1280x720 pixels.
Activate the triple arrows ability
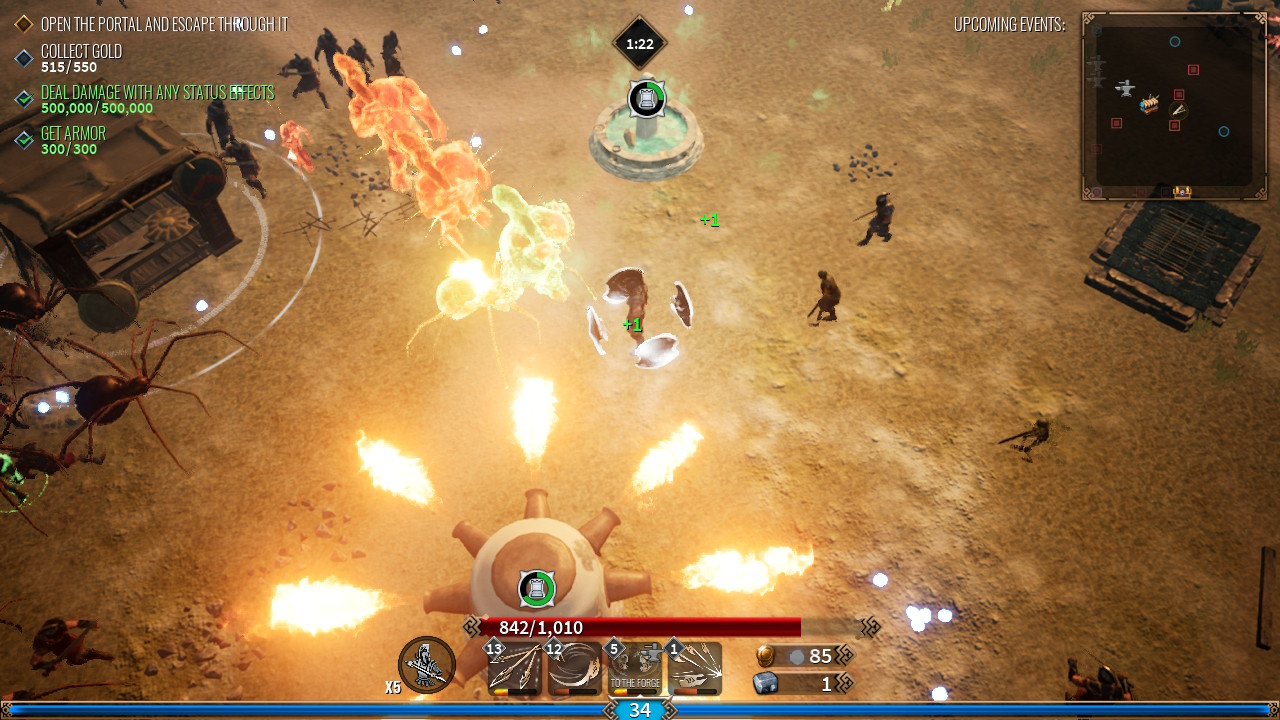(x=515, y=669)
